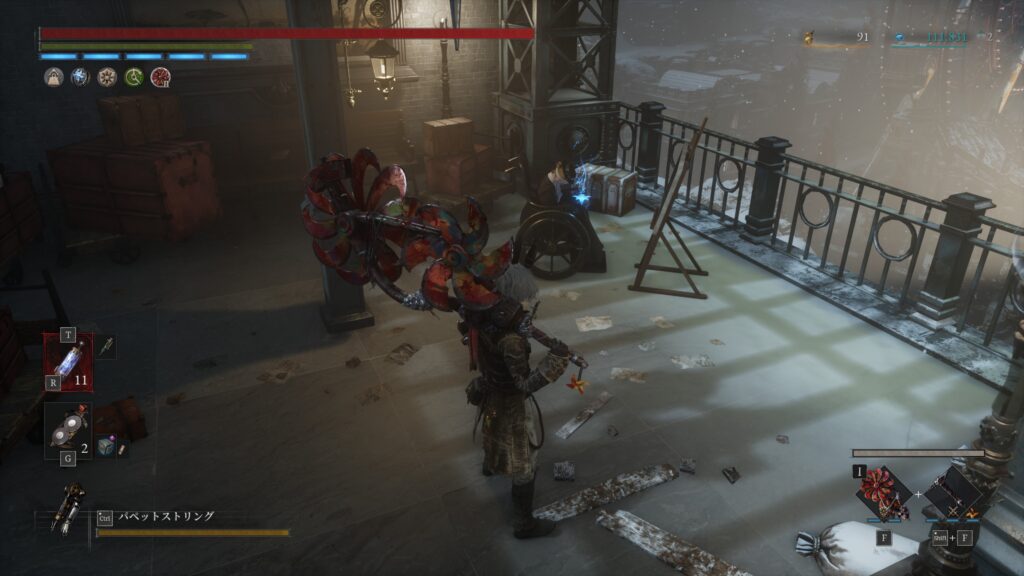Click the red wheel status icon
The image size is (1024, 576).
[x=160, y=77]
